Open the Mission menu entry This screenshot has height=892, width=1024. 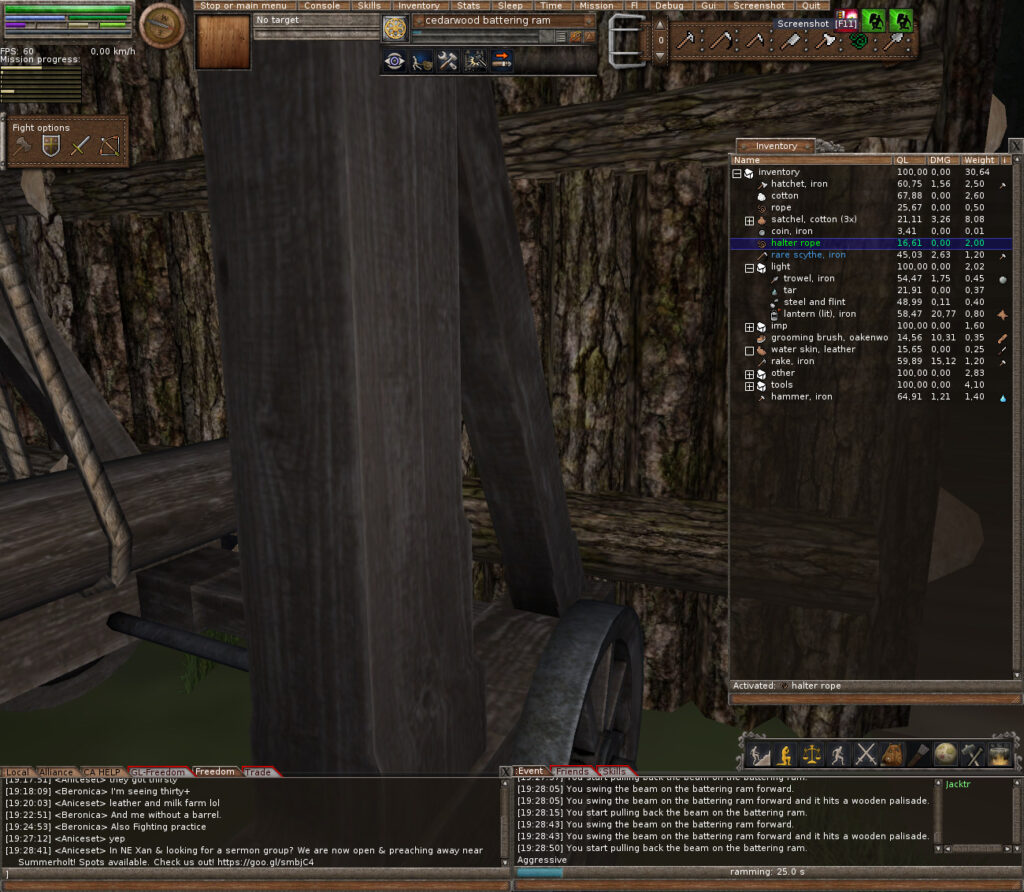pyautogui.click(x=596, y=5)
